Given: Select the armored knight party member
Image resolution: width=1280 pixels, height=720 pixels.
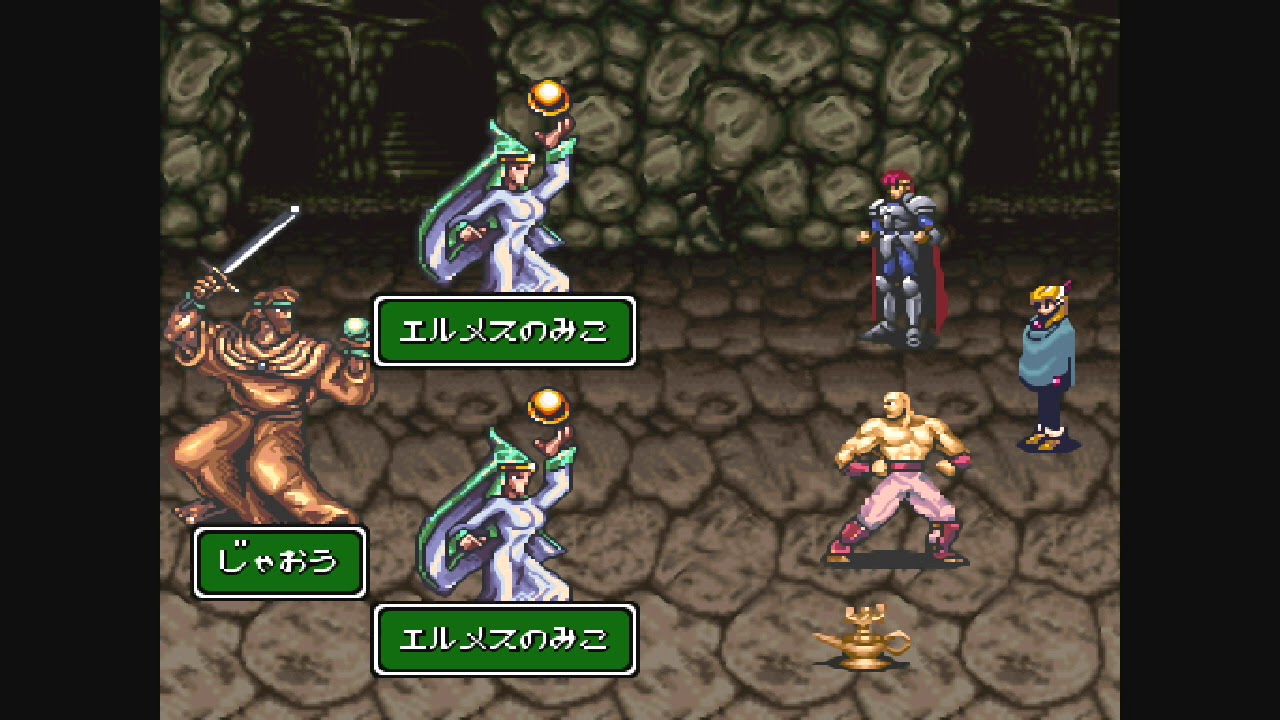Looking at the screenshot, I should click(x=895, y=250).
